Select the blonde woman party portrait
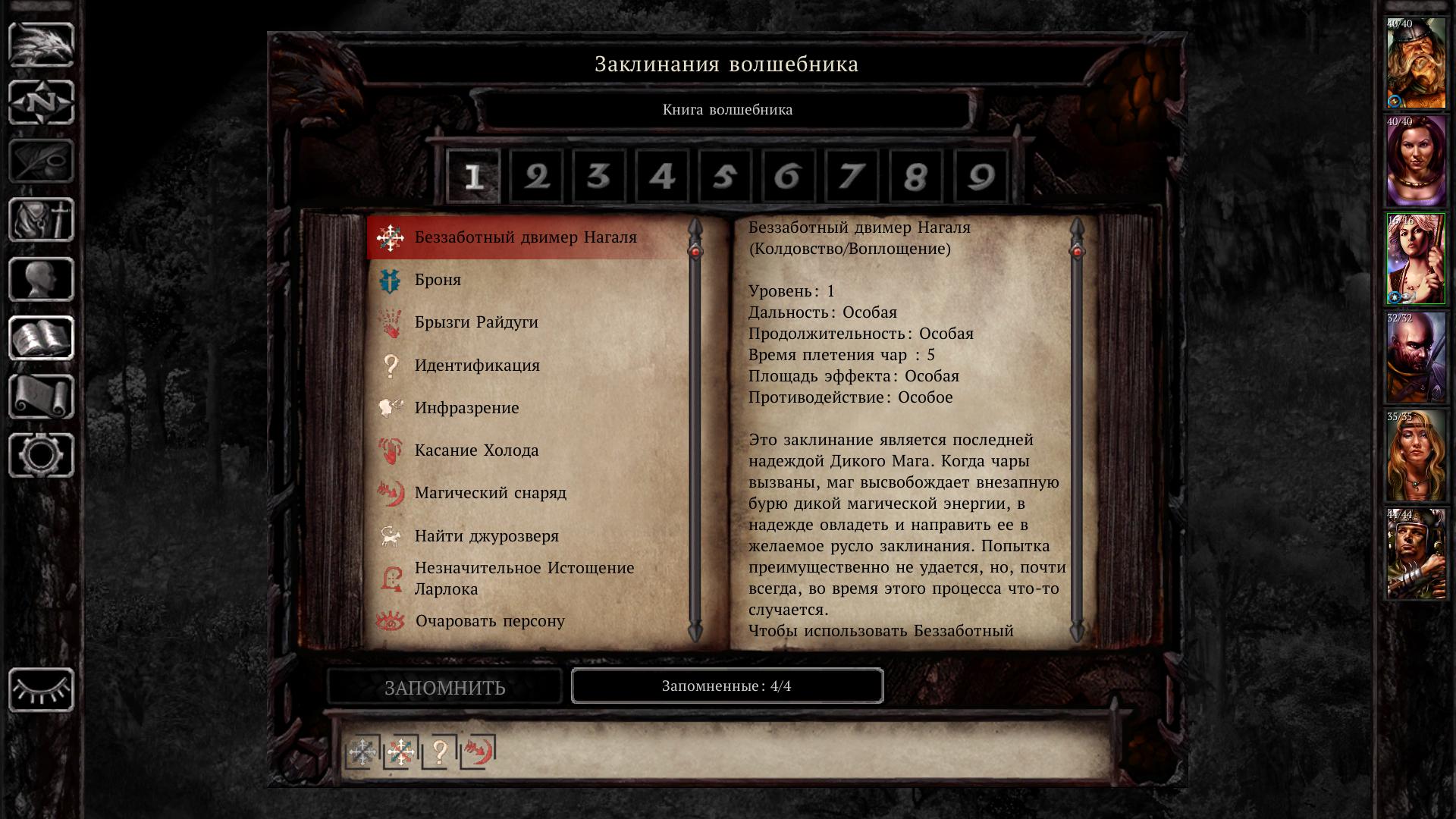Screen dimensions: 1456x819 [x=1416, y=457]
